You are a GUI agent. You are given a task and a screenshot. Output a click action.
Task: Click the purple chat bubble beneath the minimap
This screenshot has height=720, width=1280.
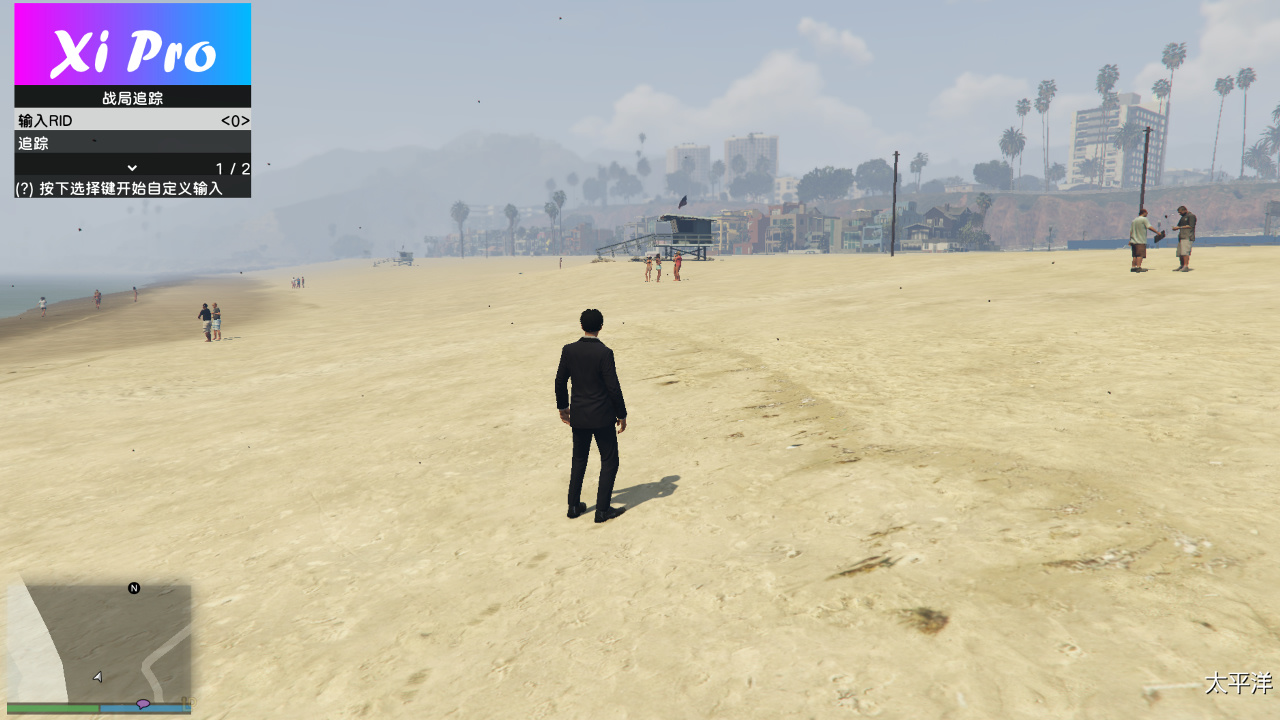coord(141,703)
